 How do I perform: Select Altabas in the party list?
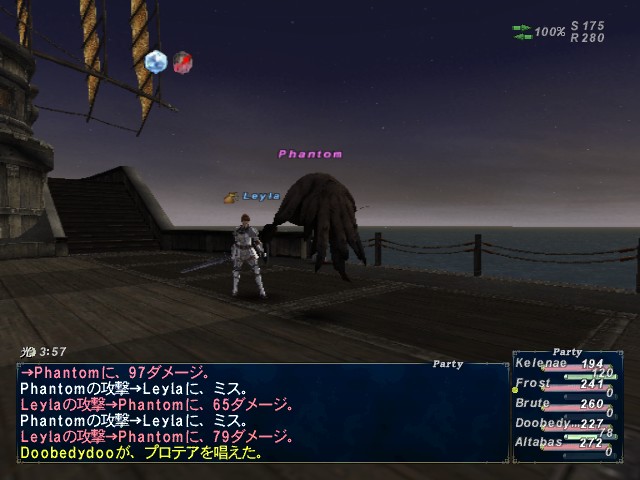click(x=540, y=442)
